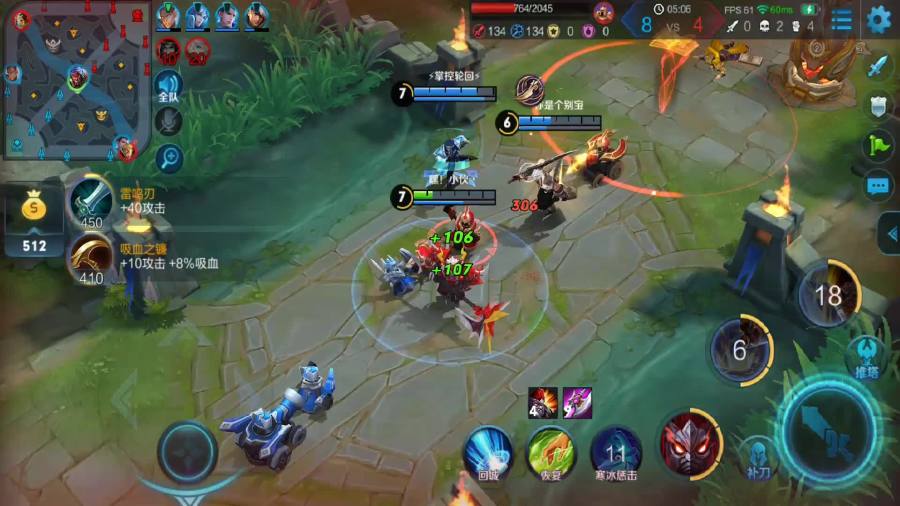This screenshot has height=506, width=900.
Task: Open the chat bubble quick messages
Action: 878,186
